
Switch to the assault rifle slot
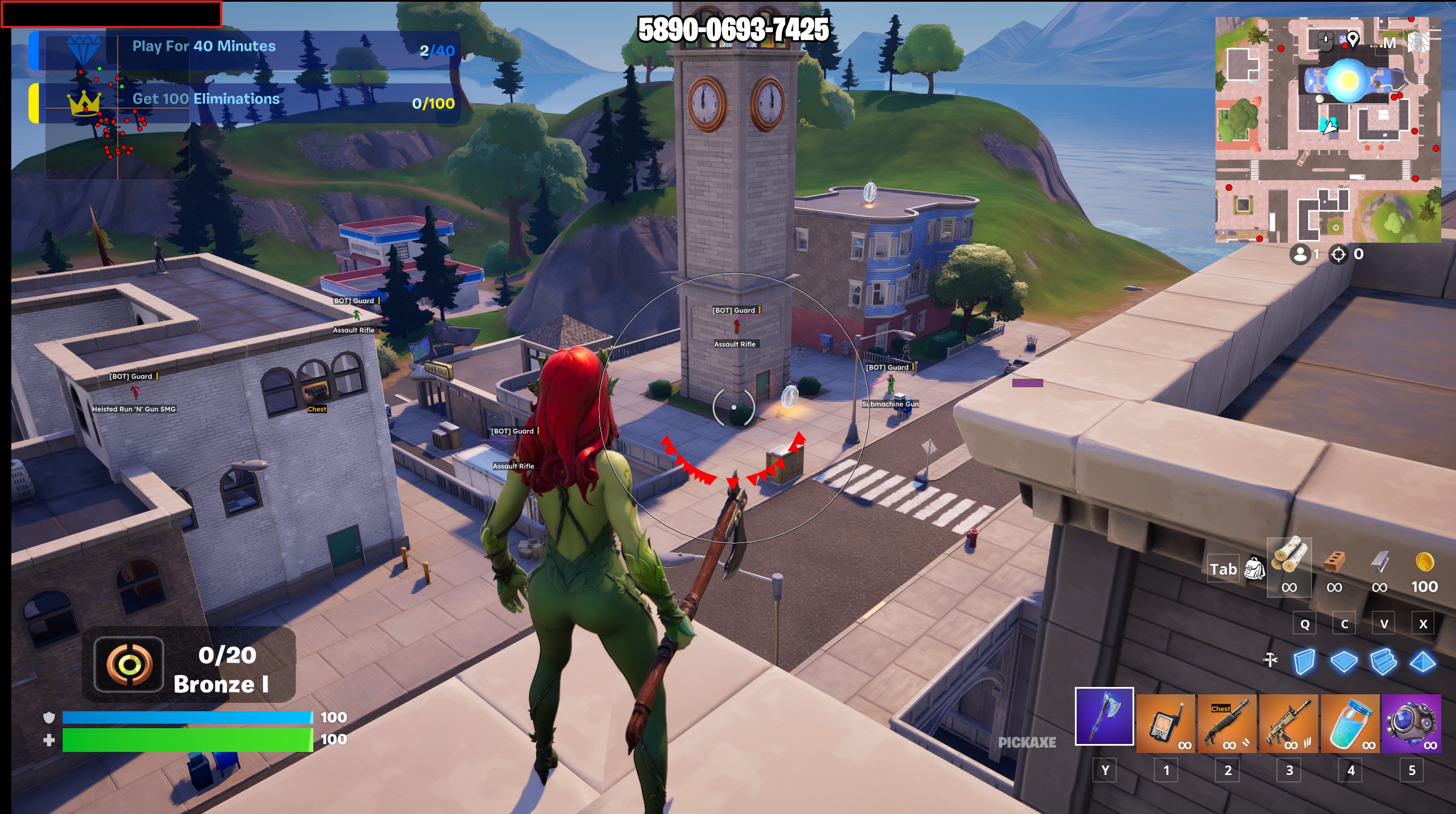[x=1289, y=724]
